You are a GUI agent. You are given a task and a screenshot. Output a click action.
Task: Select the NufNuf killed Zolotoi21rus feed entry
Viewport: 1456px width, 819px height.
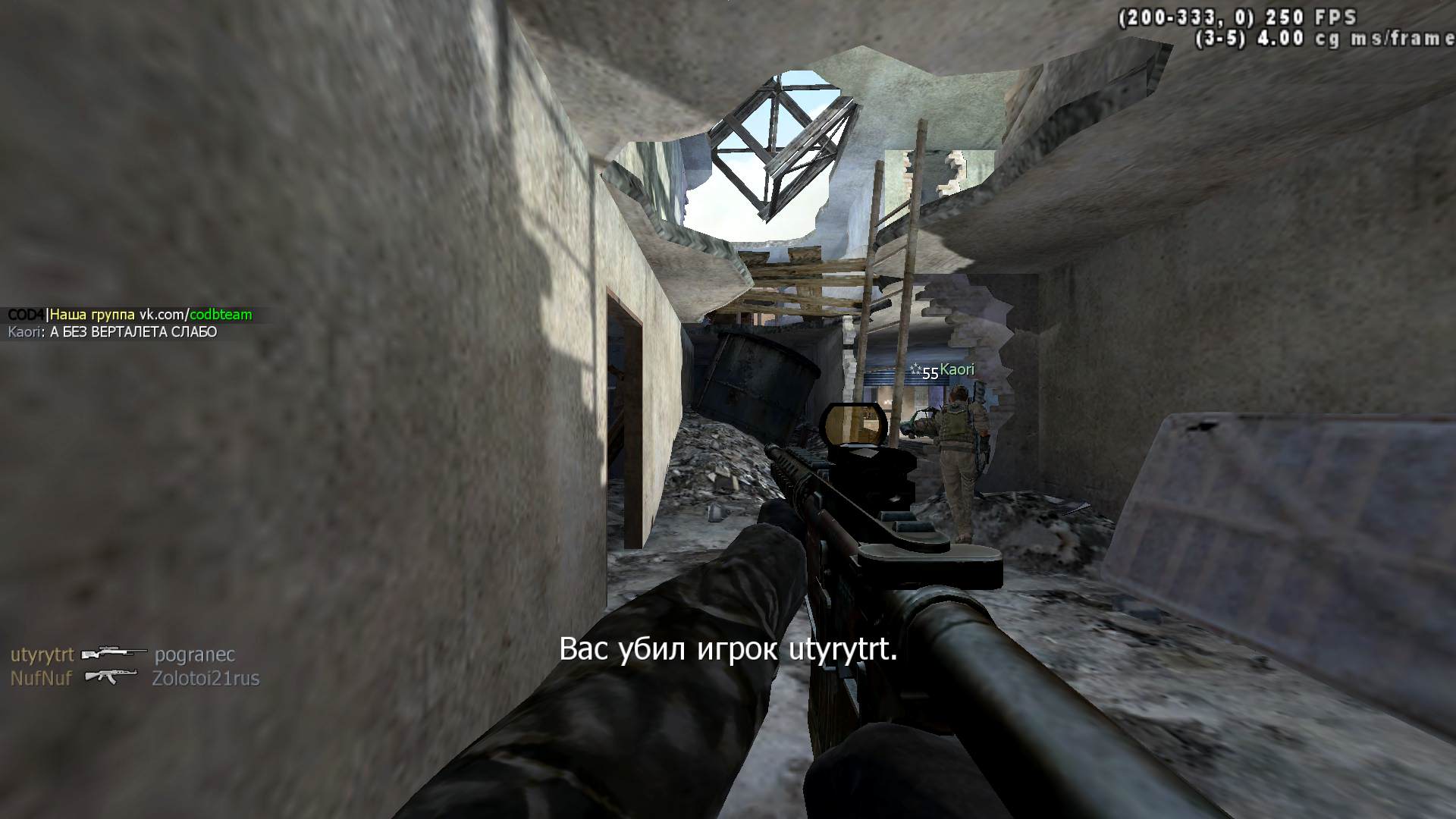tap(134, 678)
